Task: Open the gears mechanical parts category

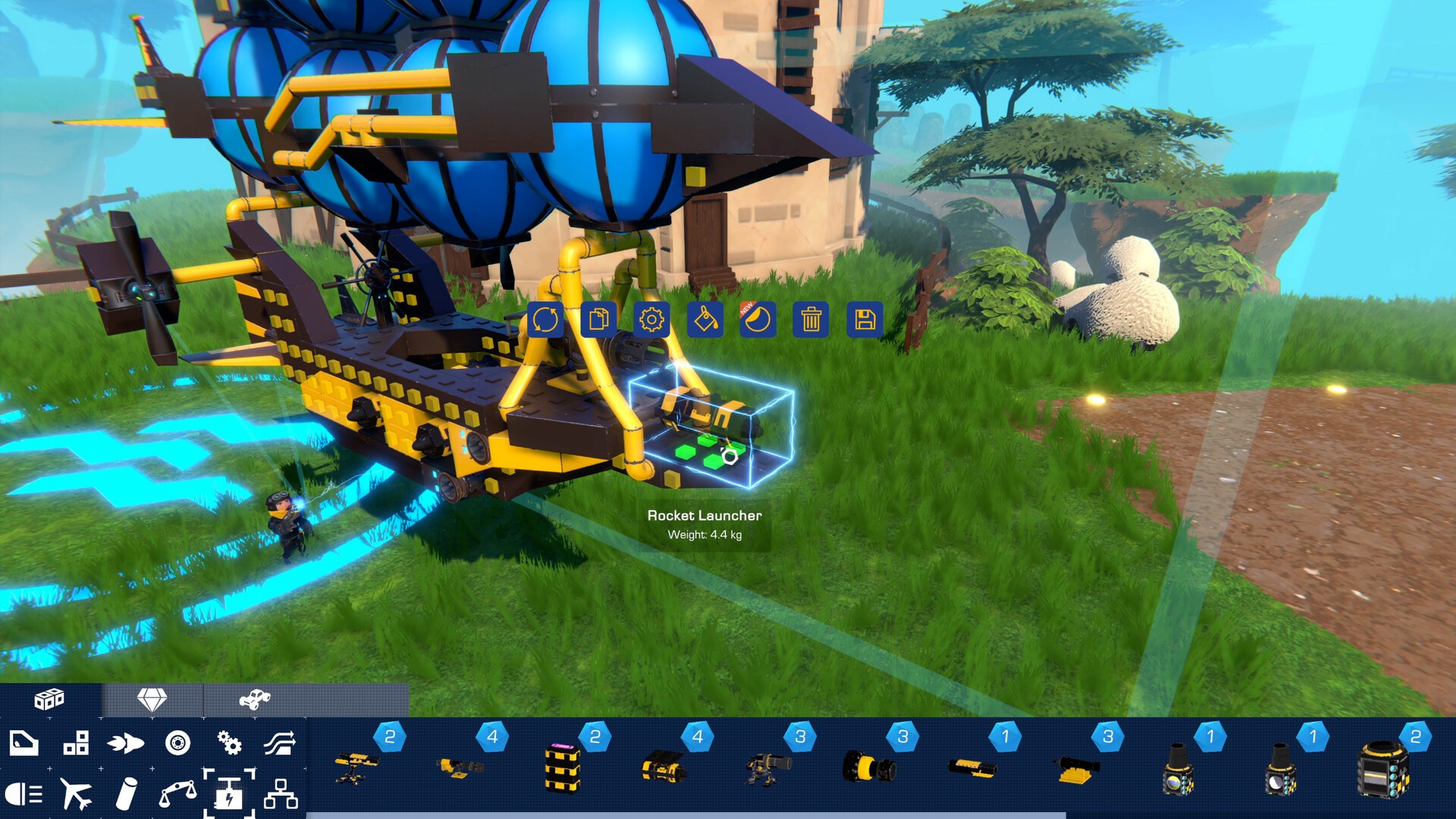Action: point(231,745)
